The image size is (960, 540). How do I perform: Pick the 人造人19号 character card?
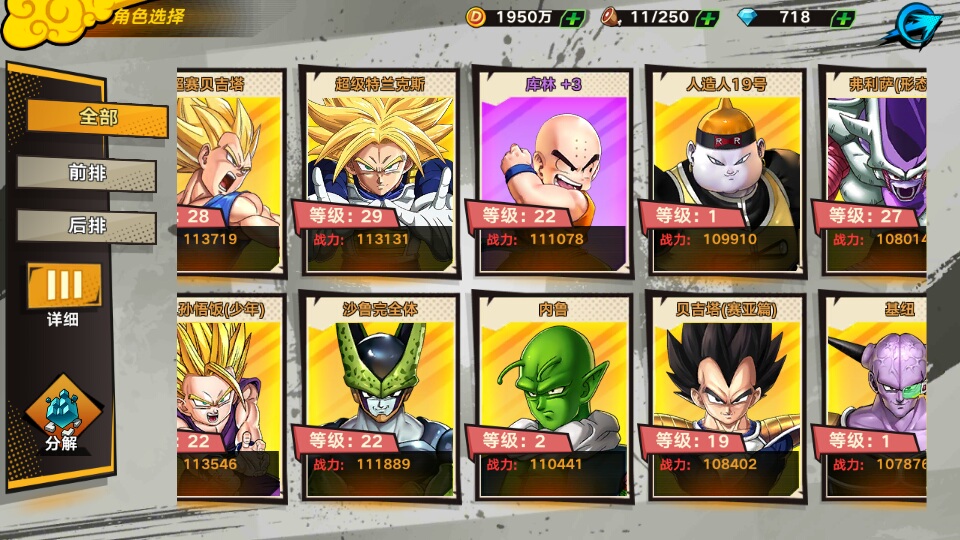(x=726, y=172)
